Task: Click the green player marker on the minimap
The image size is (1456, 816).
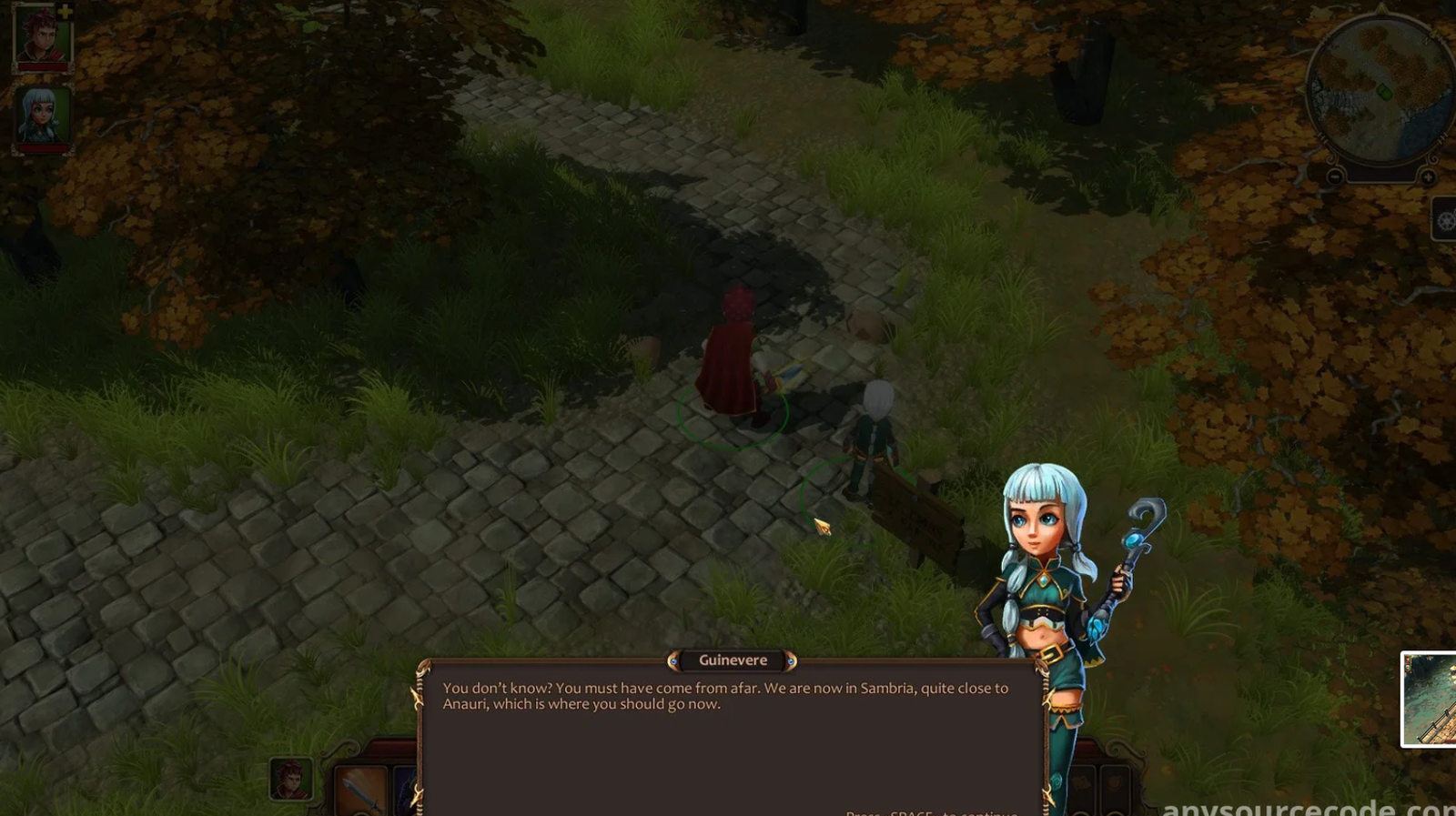Action: click(x=1383, y=92)
